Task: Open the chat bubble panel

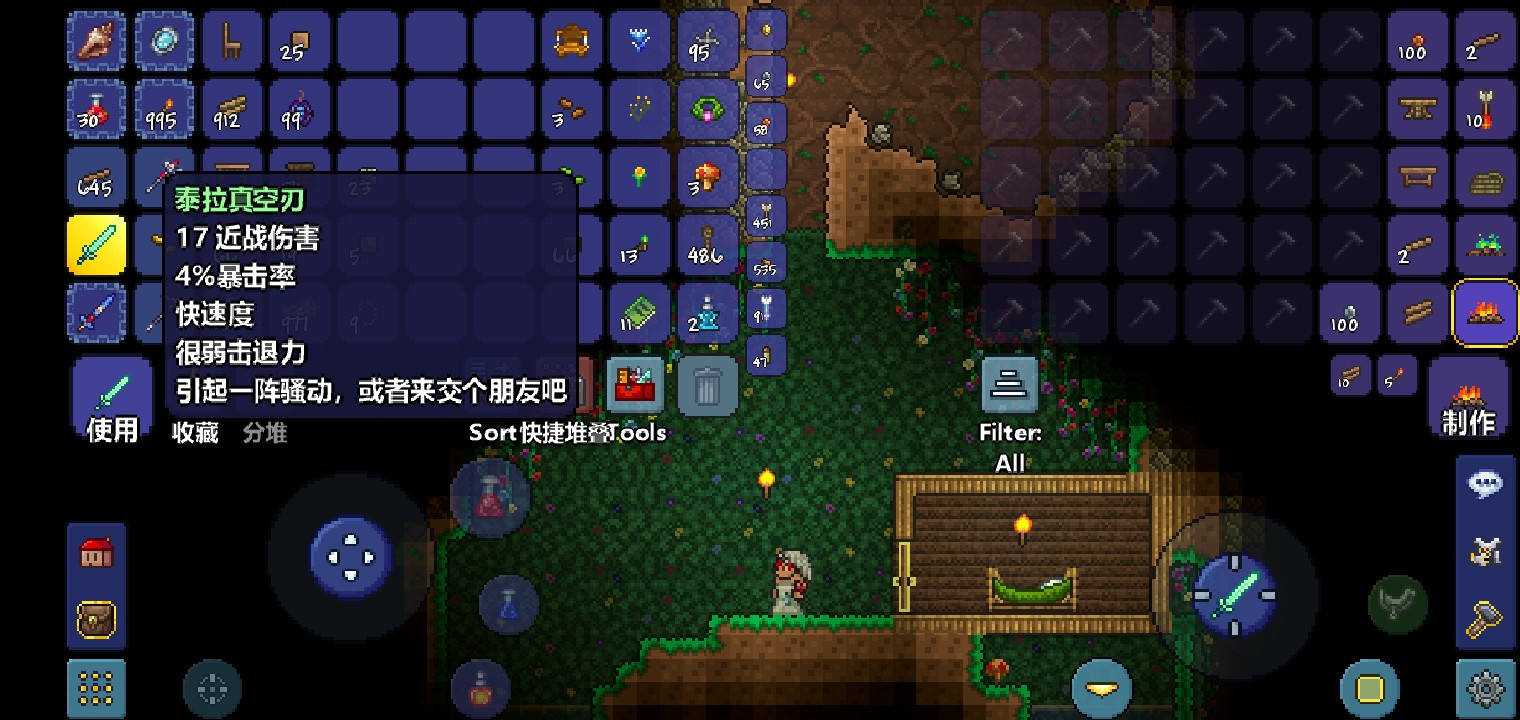Action: point(1486,483)
